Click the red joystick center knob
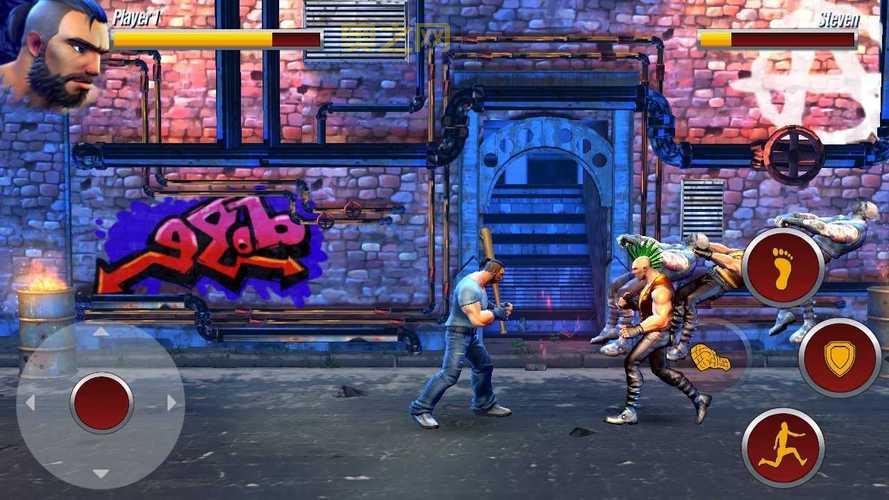Viewport: 889px width, 500px height. click(x=101, y=403)
